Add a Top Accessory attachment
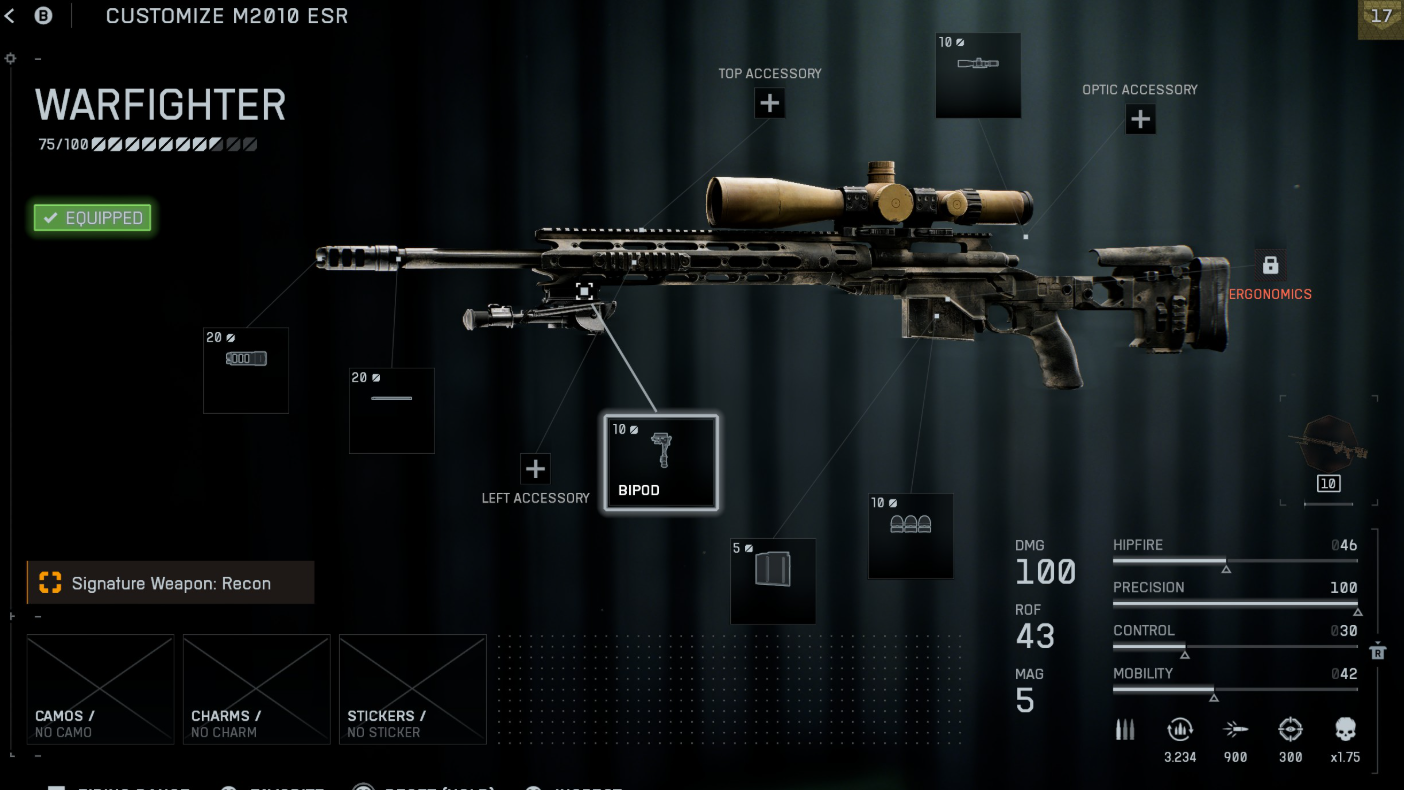The height and width of the screenshot is (790, 1404). [769, 103]
